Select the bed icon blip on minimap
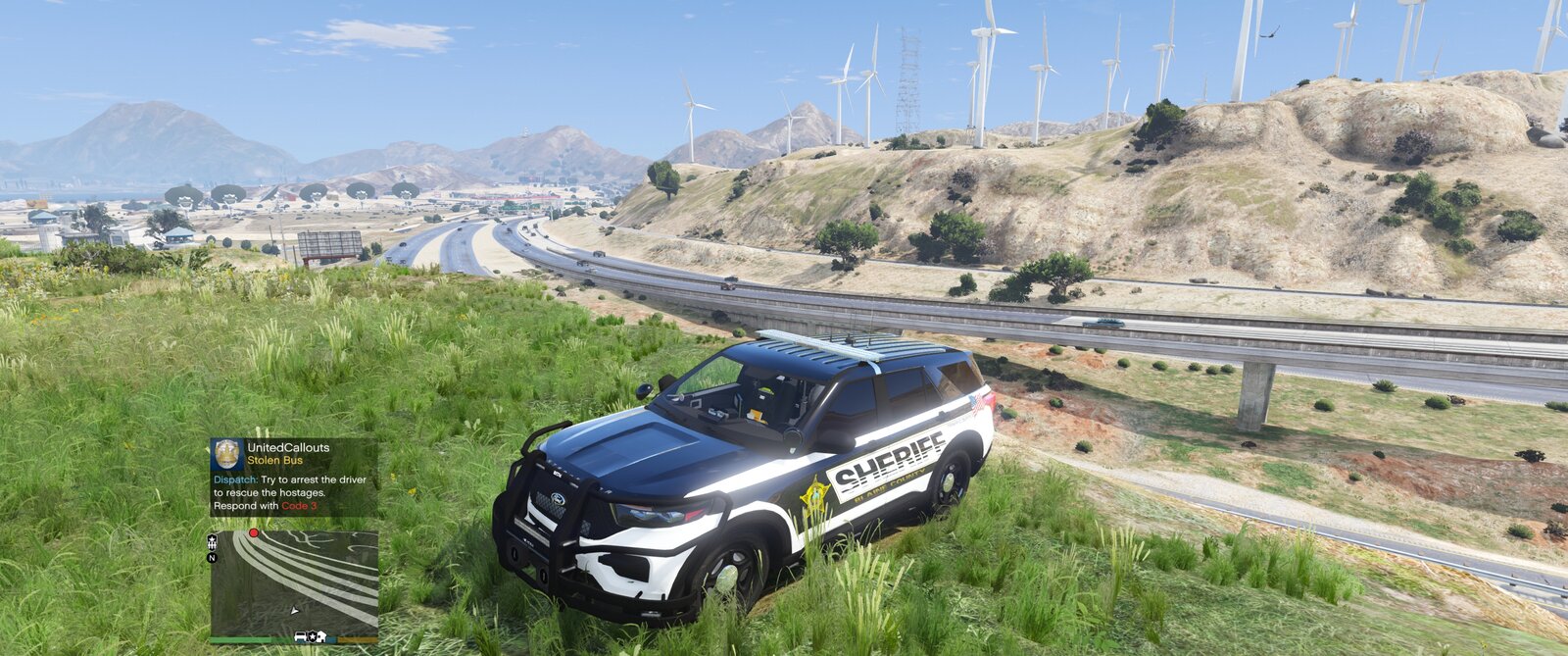The width and height of the screenshot is (1568, 656). (302, 637)
